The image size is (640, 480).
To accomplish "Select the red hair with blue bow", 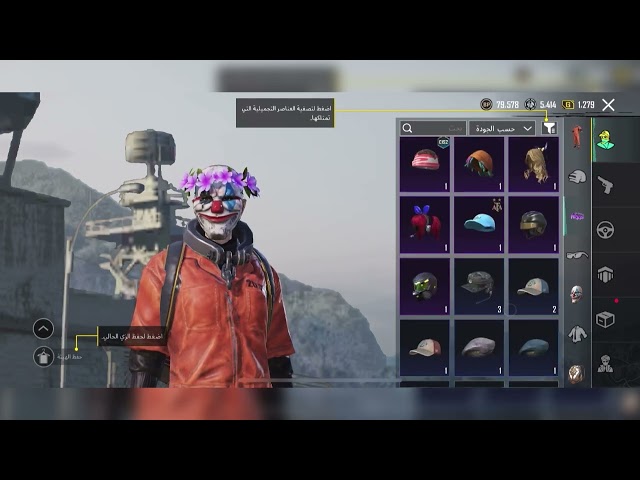I will tap(425, 224).
